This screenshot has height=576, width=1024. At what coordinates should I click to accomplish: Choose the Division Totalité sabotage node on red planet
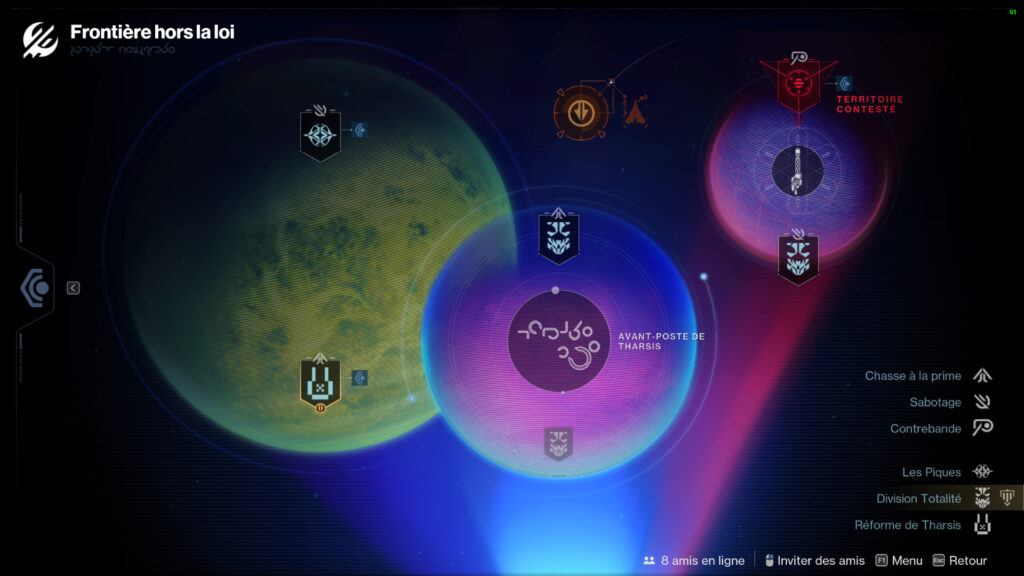pyautogui.click(x=798, y=257)
